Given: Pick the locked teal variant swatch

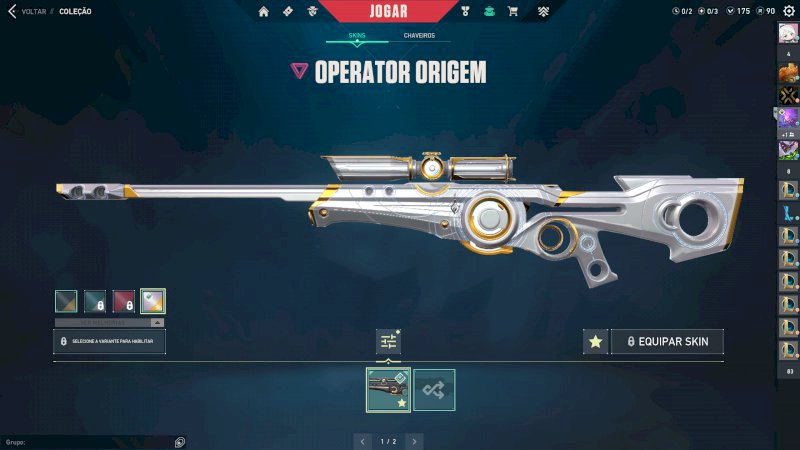Looking at the screenshot, I should tap(95, 301).
